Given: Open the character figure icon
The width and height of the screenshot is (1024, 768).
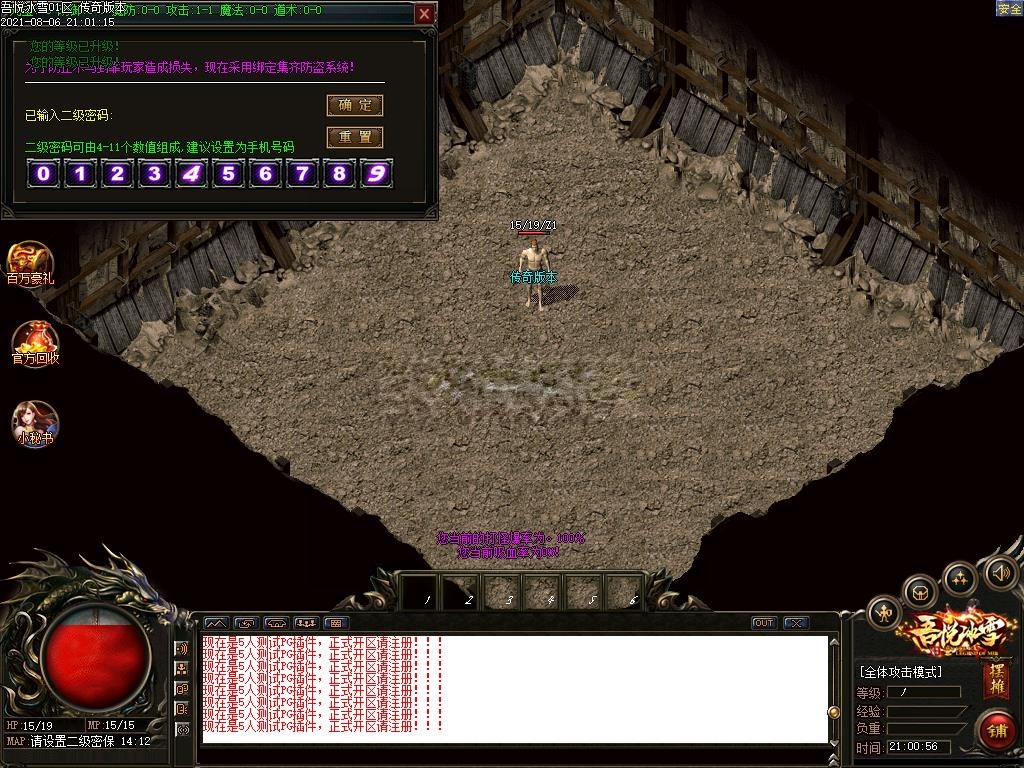Looking at the screenshot, I should tap(884, 612).
